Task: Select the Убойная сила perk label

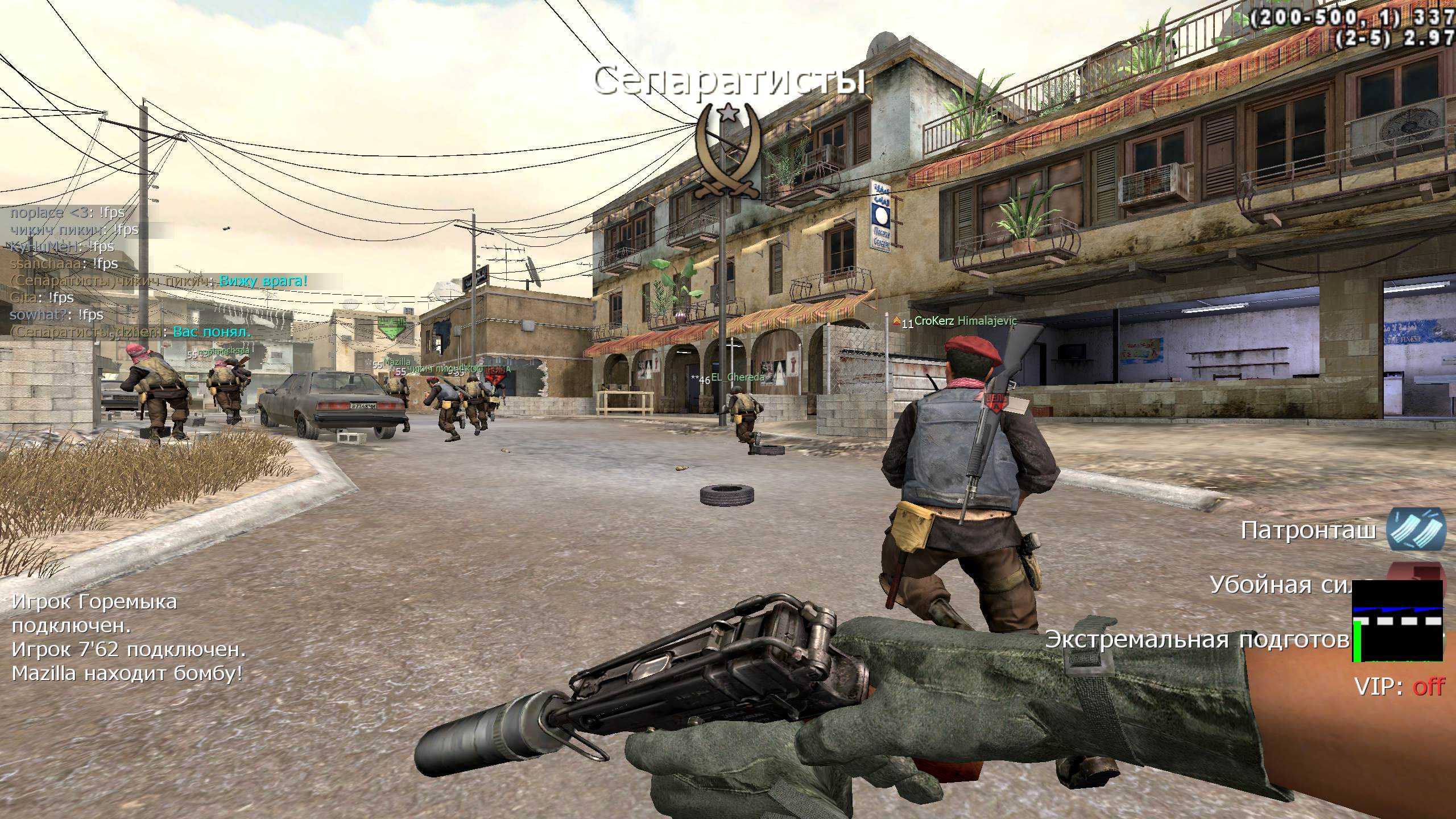Action: tap(1280, 585)
